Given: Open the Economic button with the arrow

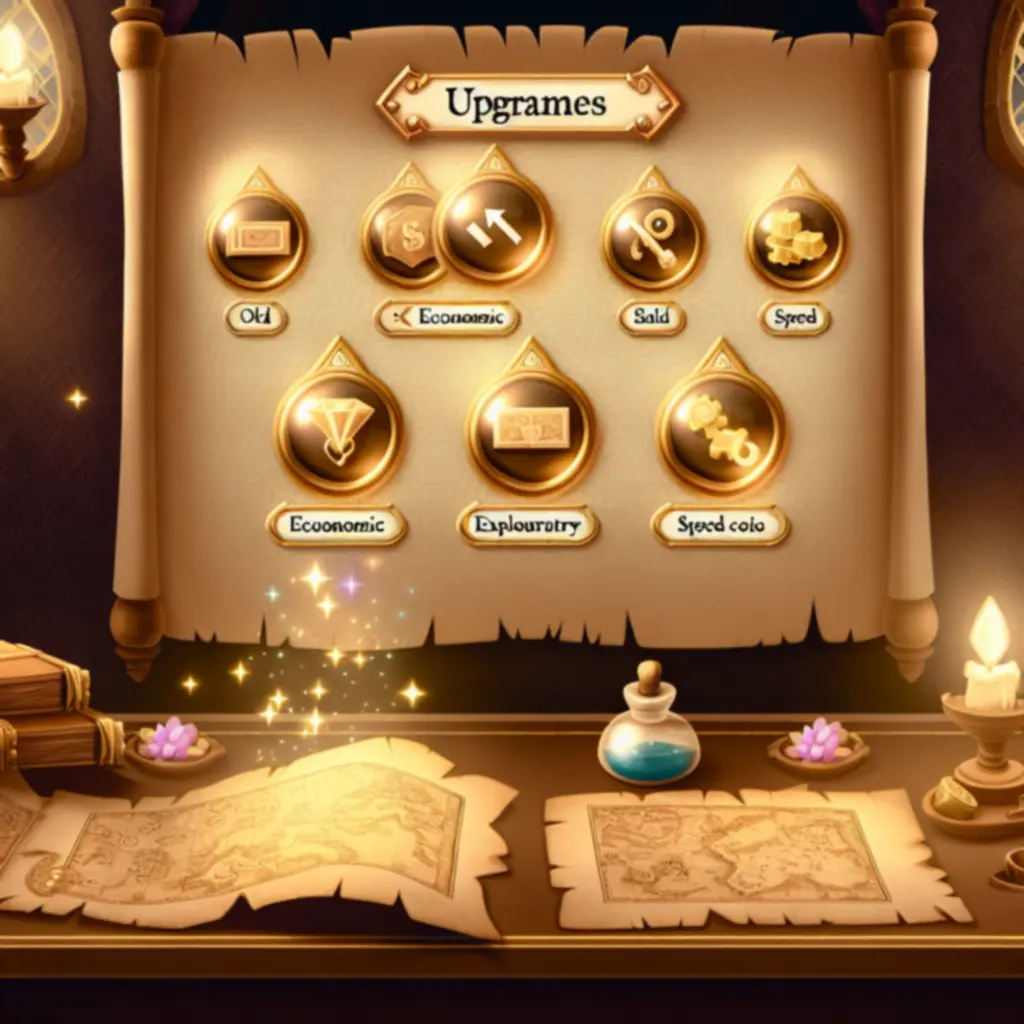Looking at the screenshot, I should point(447,318).
